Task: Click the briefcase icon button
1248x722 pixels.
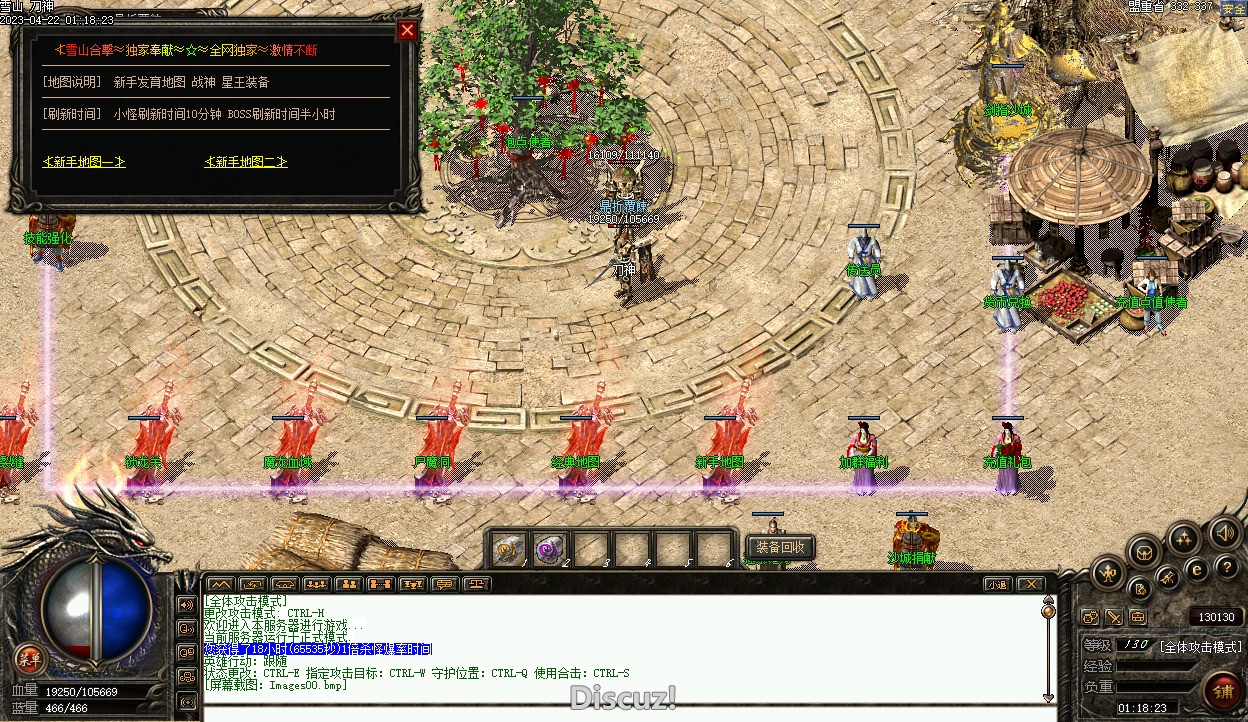Action: (1137, 618)
